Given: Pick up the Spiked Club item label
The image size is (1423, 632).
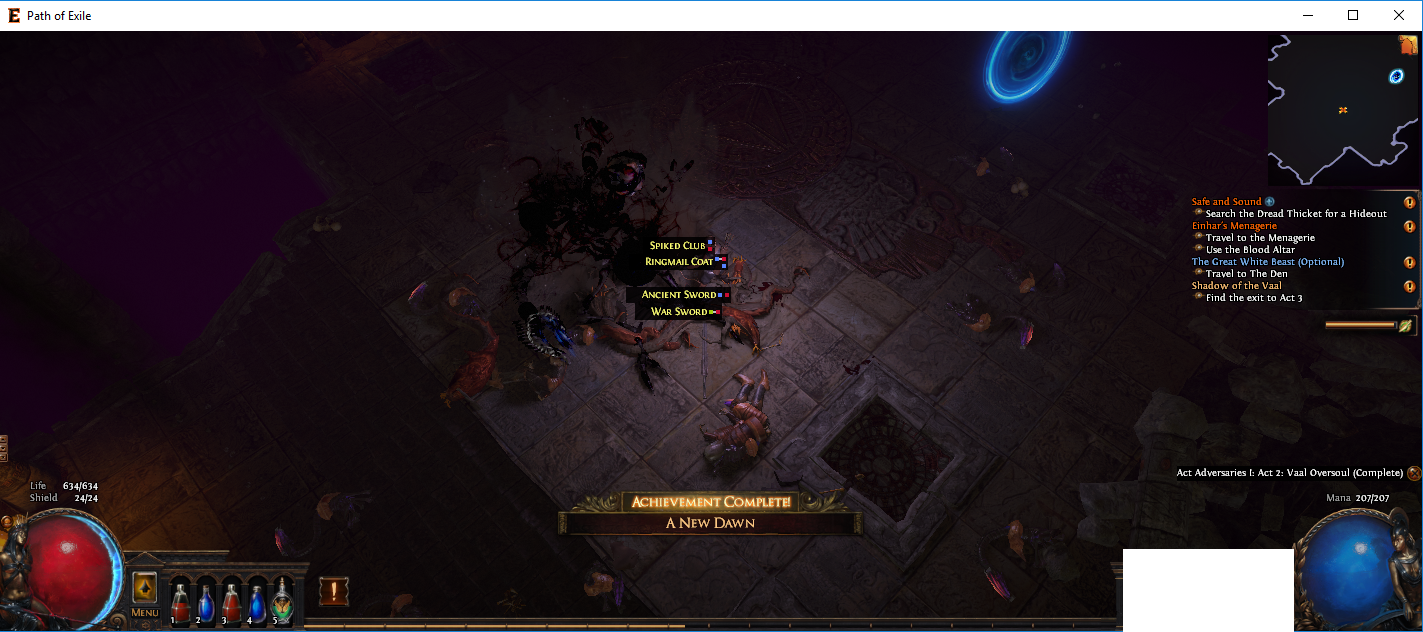Looking at the screenshot, I should pyautogui.click(x=678, y=245).
